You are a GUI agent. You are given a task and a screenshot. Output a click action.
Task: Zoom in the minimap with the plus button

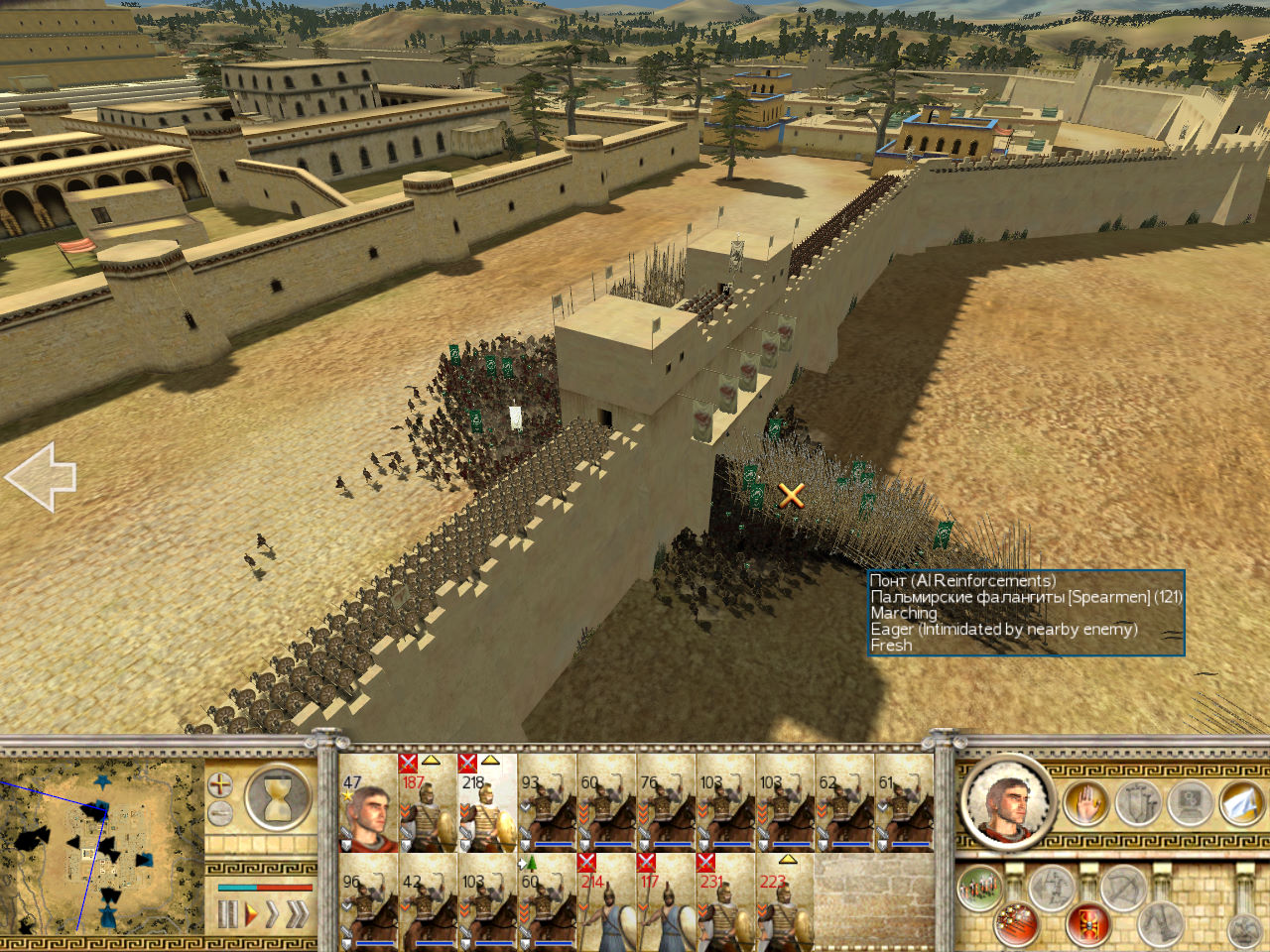point(220,785)
